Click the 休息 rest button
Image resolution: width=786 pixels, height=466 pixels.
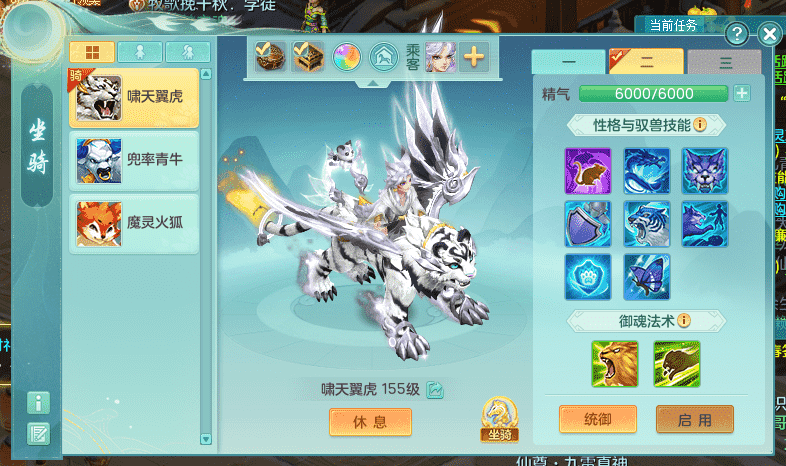click(x=370, y=422)
